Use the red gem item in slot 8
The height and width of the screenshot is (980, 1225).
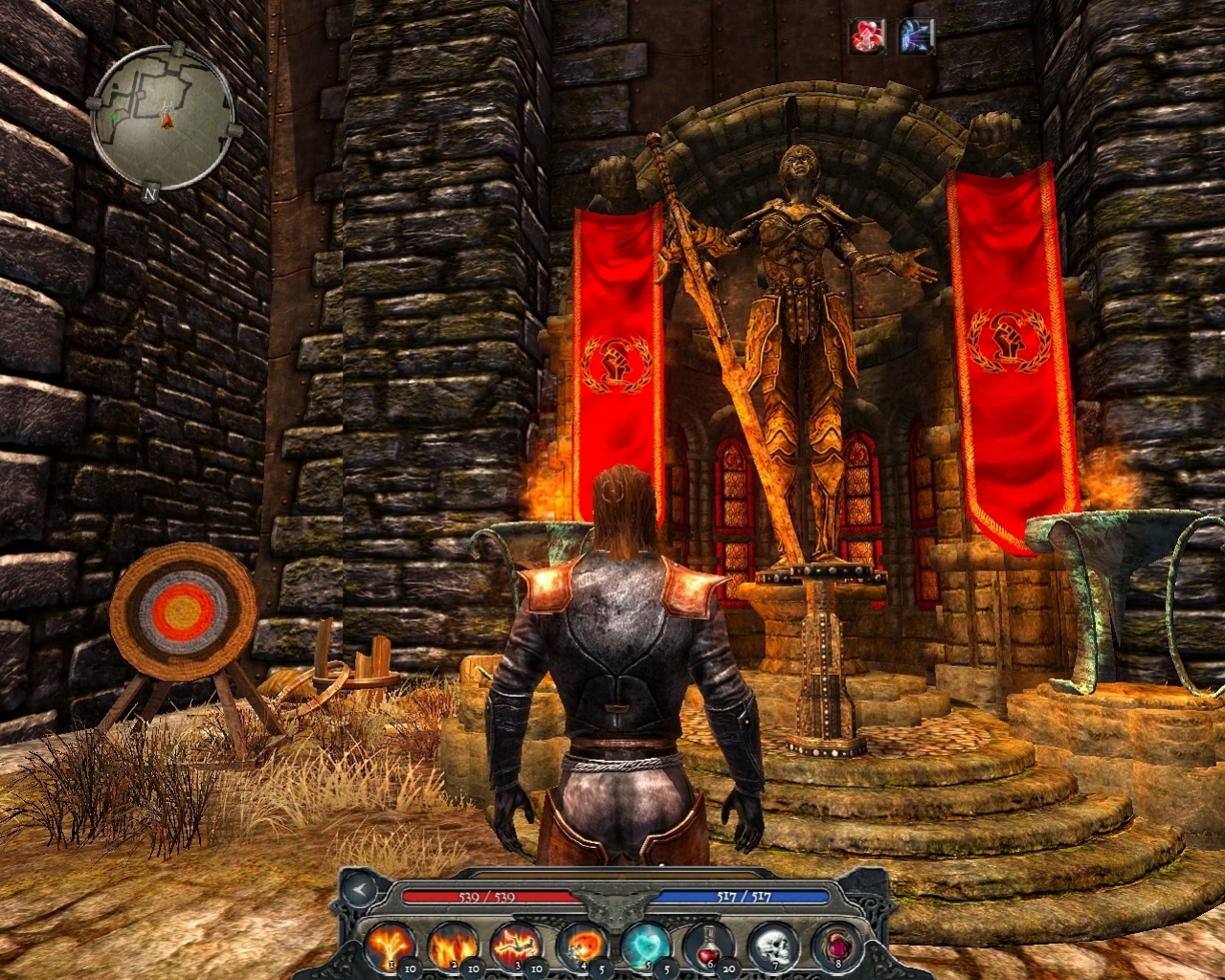click(835, 946)
